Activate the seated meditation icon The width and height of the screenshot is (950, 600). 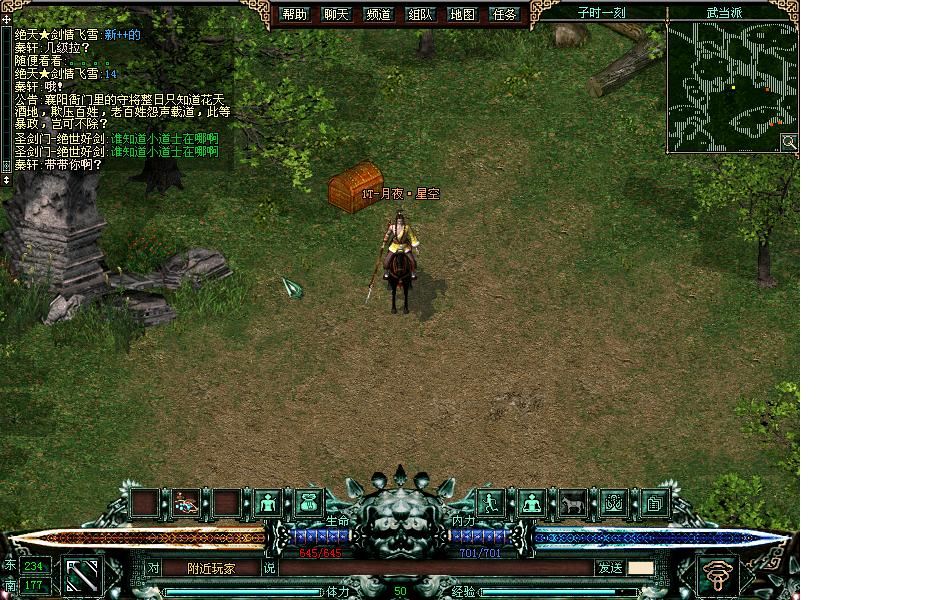click(531, 503)
